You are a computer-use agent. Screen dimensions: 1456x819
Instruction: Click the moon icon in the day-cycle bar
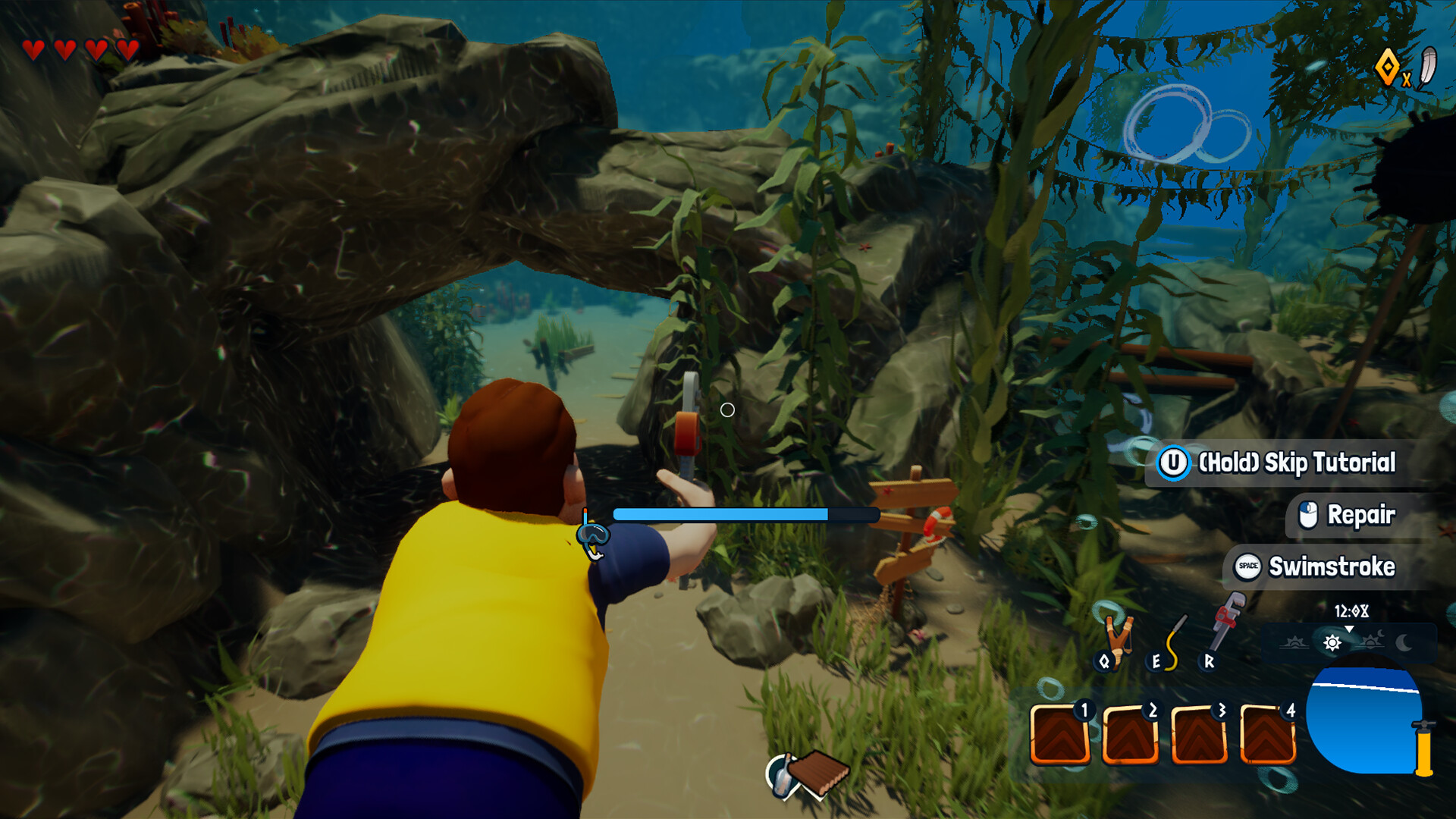pyautogui.click(x=1403, y=642)
